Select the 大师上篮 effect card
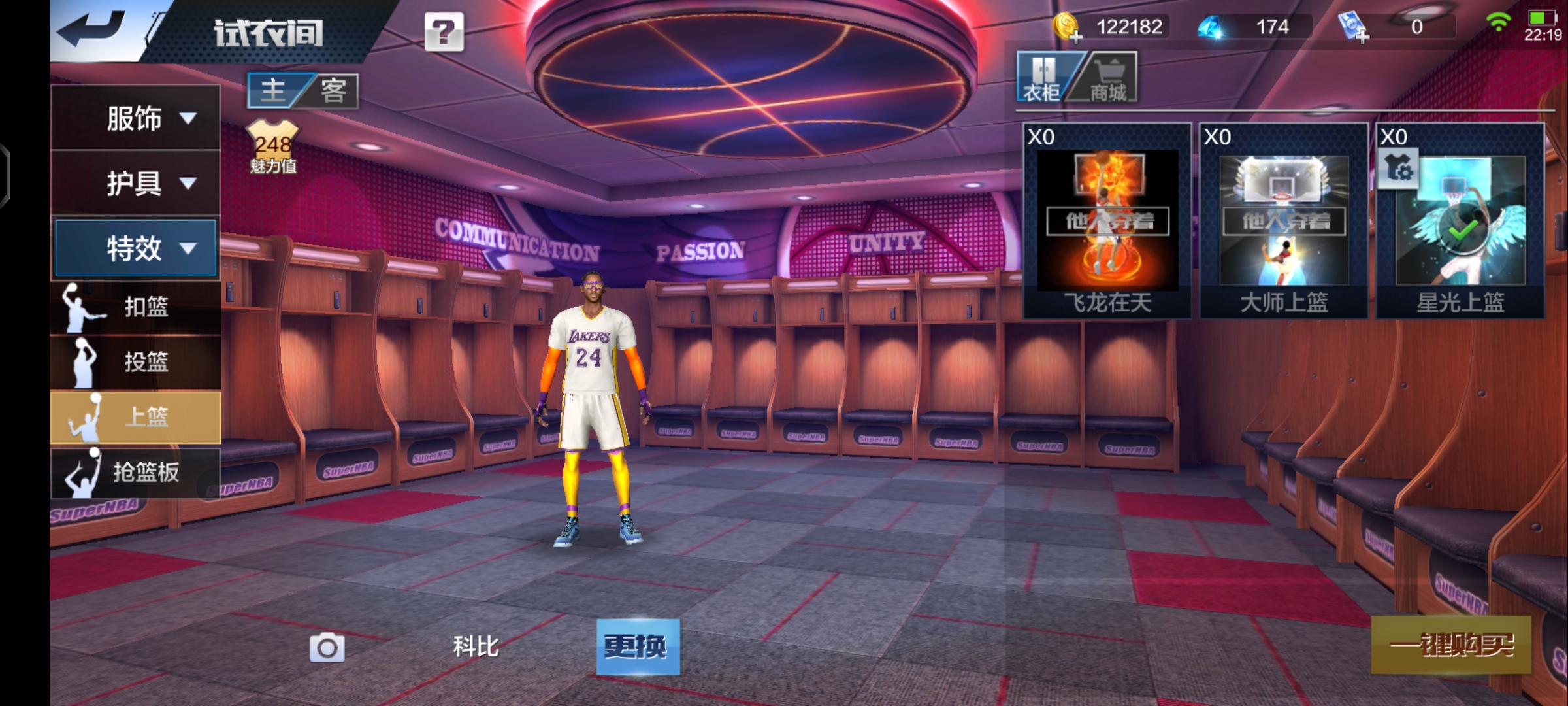This screenshot has width=1568, height=706. (x=1284, y=221)
